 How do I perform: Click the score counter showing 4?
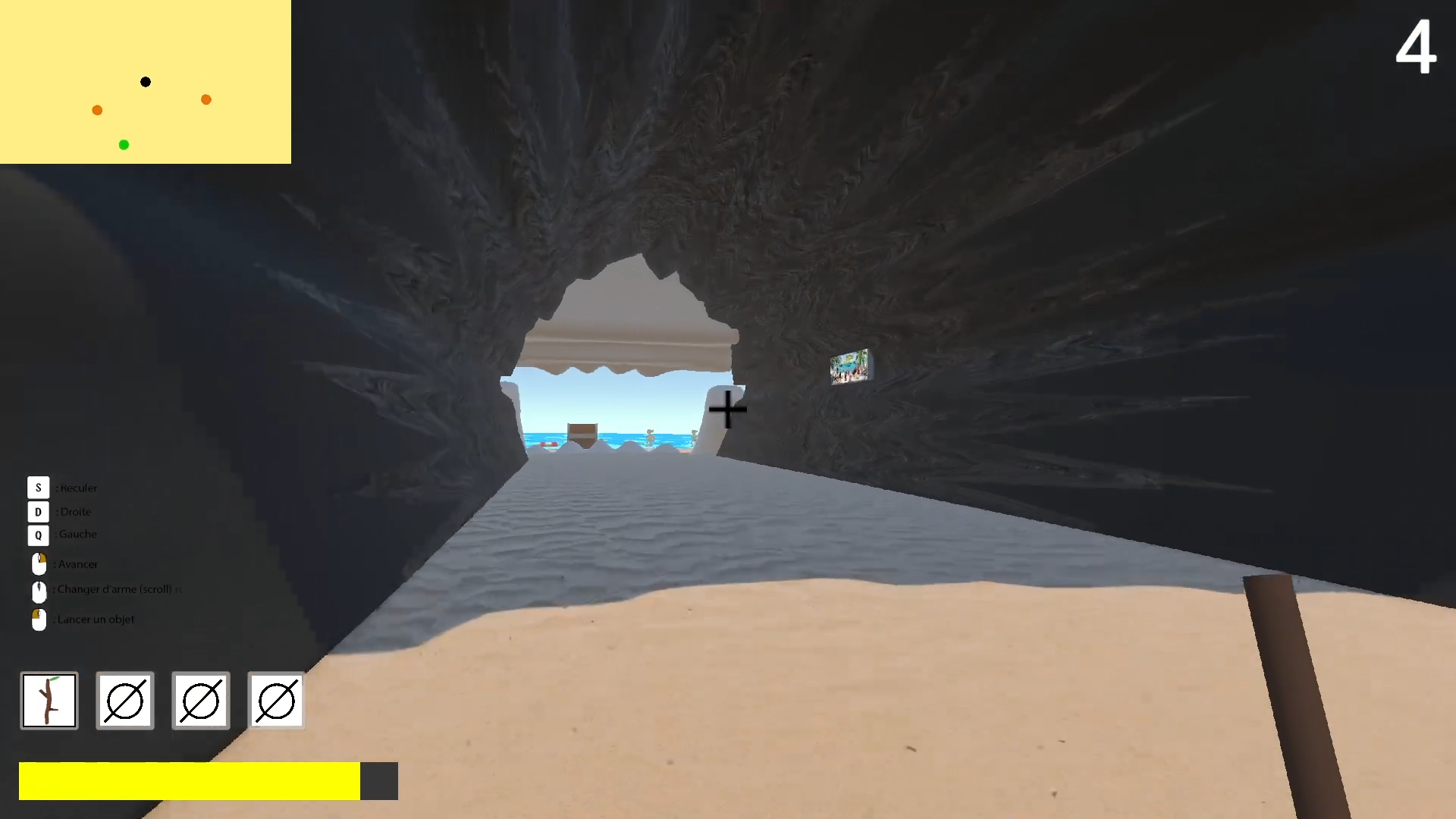point(1415,47)
